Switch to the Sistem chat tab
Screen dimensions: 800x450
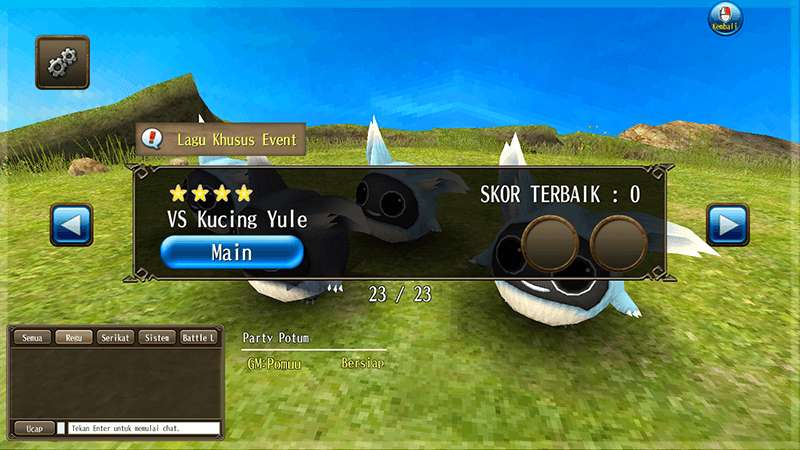(x=155, y=338)
